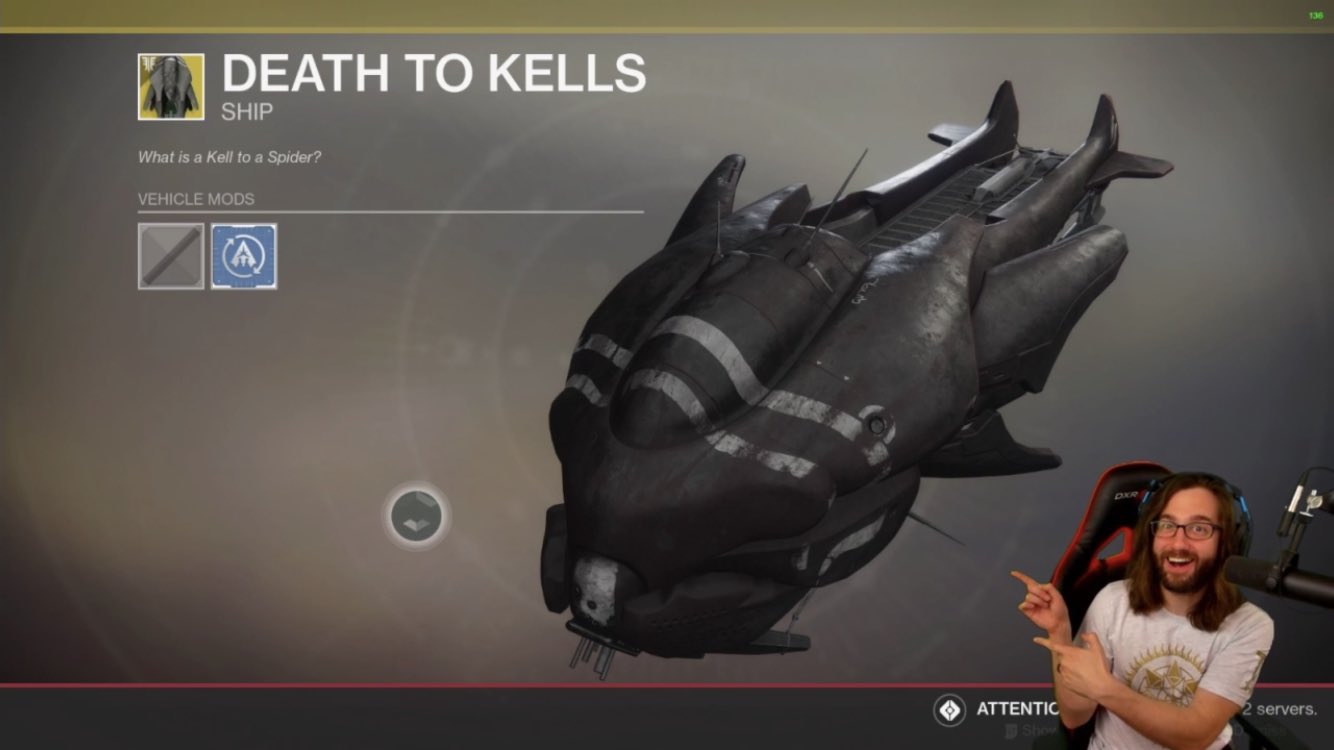Expand the Vehicle Mods section
The width and height of the screenshot is (1334, 750).
195,199
